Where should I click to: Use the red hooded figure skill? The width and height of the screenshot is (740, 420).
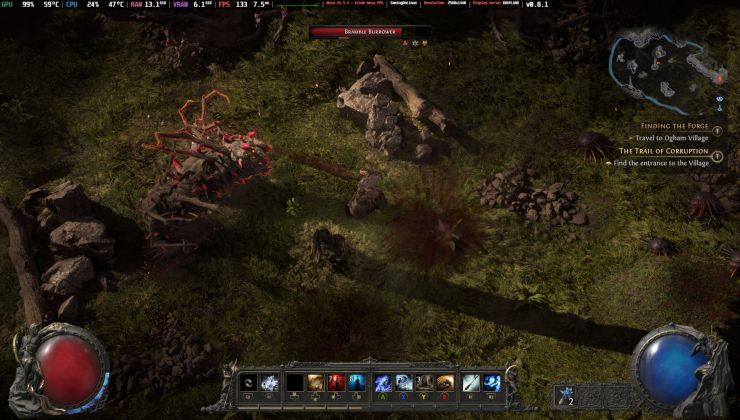(x=337, y=382)
